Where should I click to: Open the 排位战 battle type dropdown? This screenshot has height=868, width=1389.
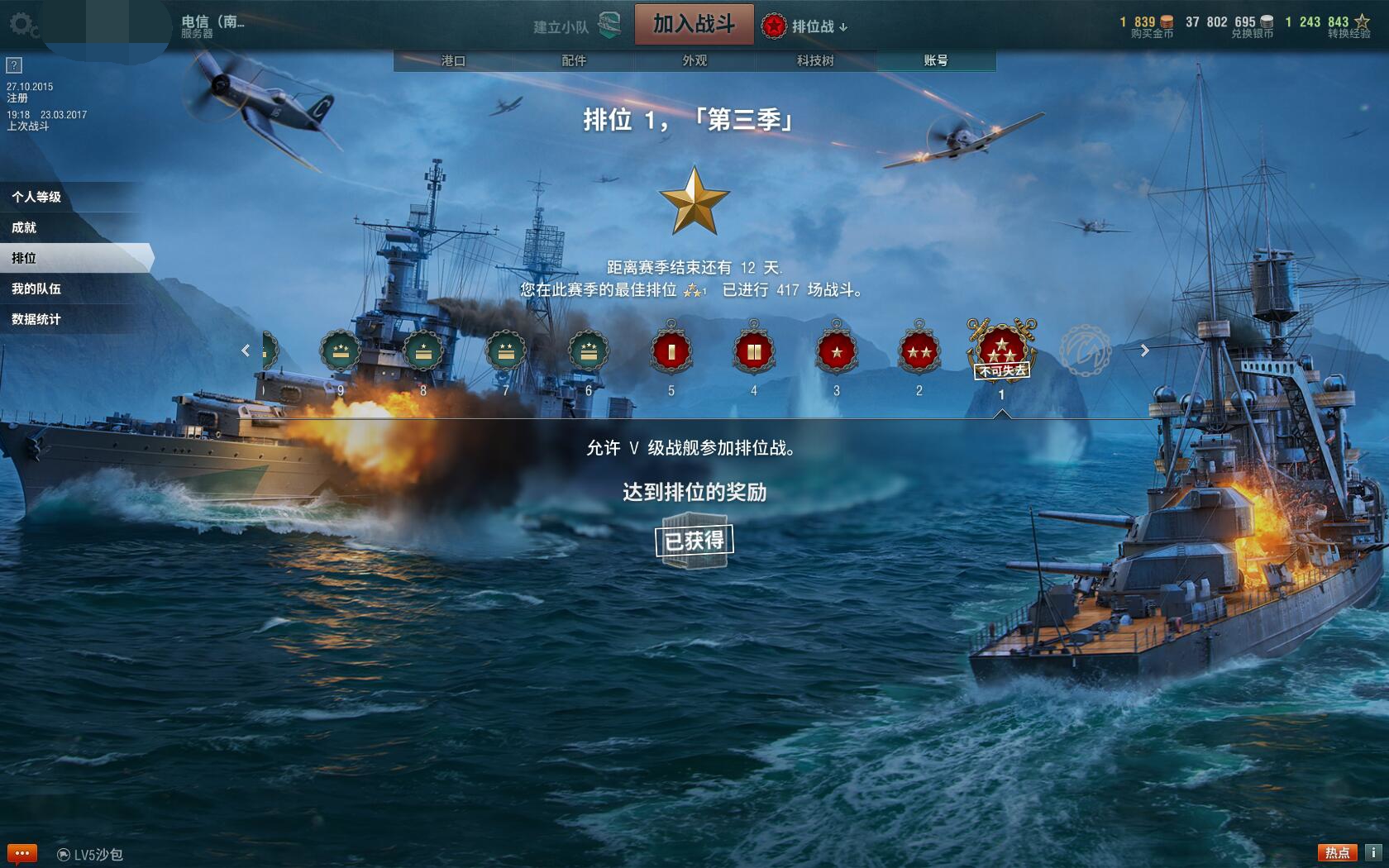tap(804, 26)
